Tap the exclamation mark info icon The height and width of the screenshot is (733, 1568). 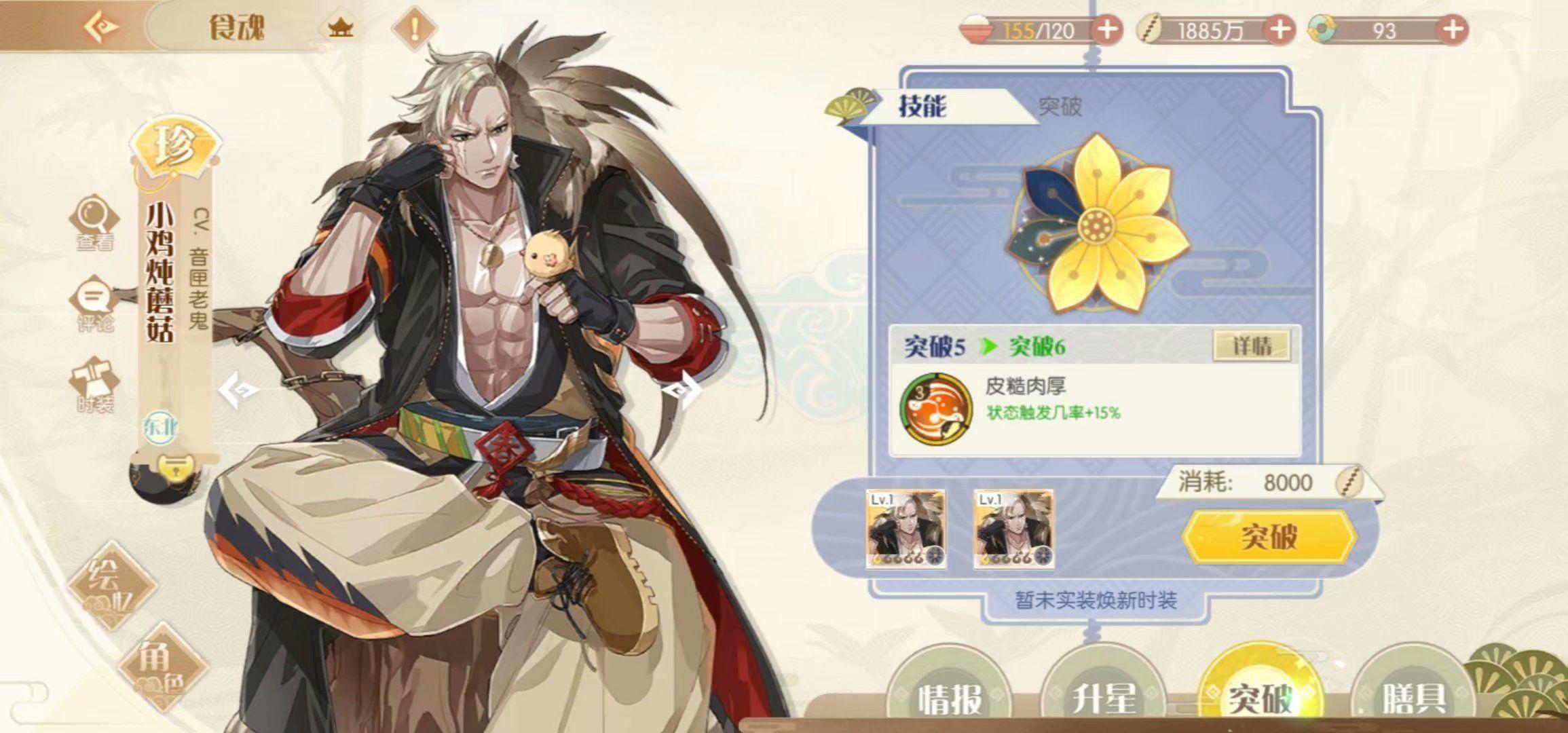click(x=414, y=29)
